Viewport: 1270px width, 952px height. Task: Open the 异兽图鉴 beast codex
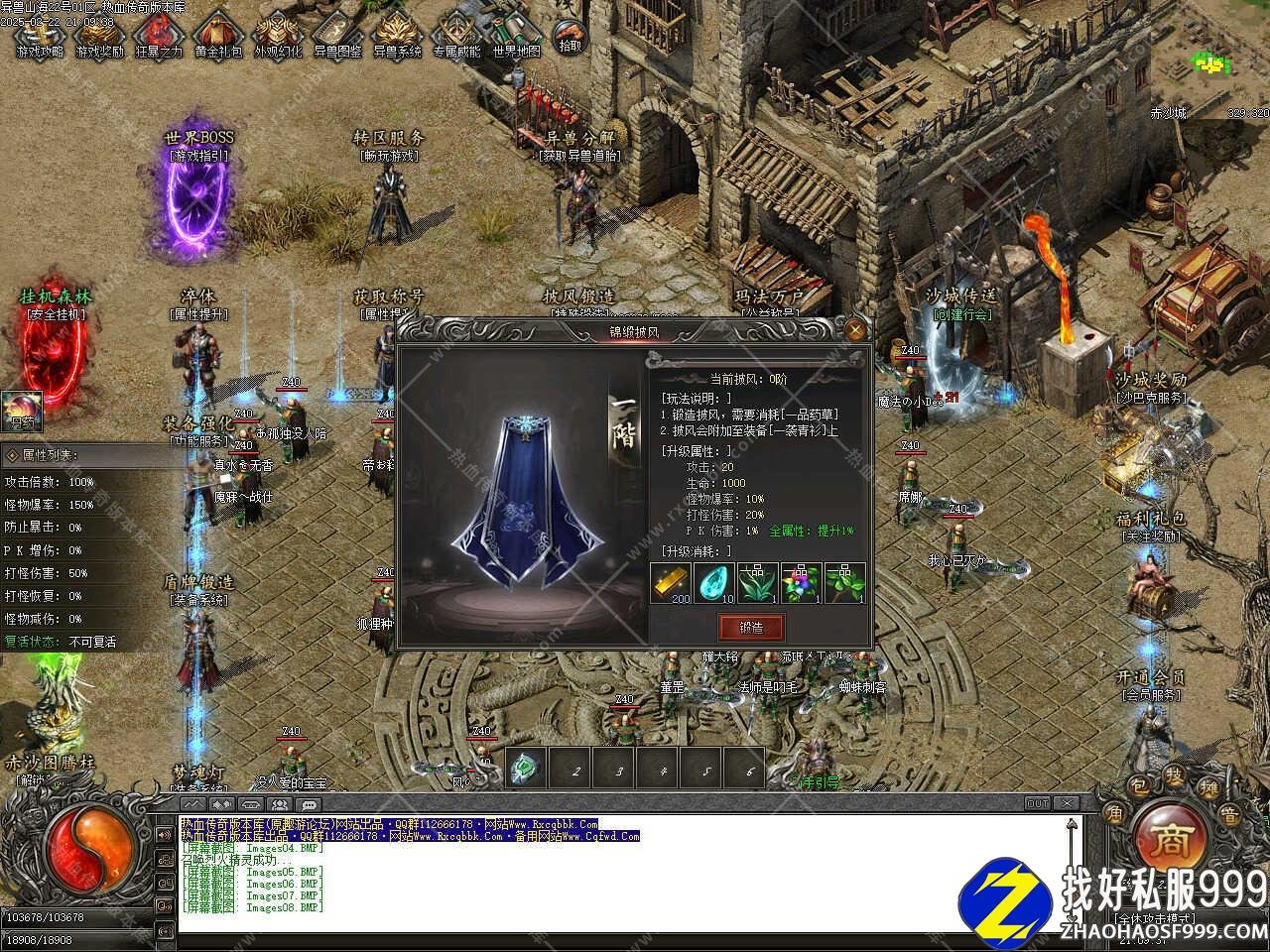click(337, 34)
